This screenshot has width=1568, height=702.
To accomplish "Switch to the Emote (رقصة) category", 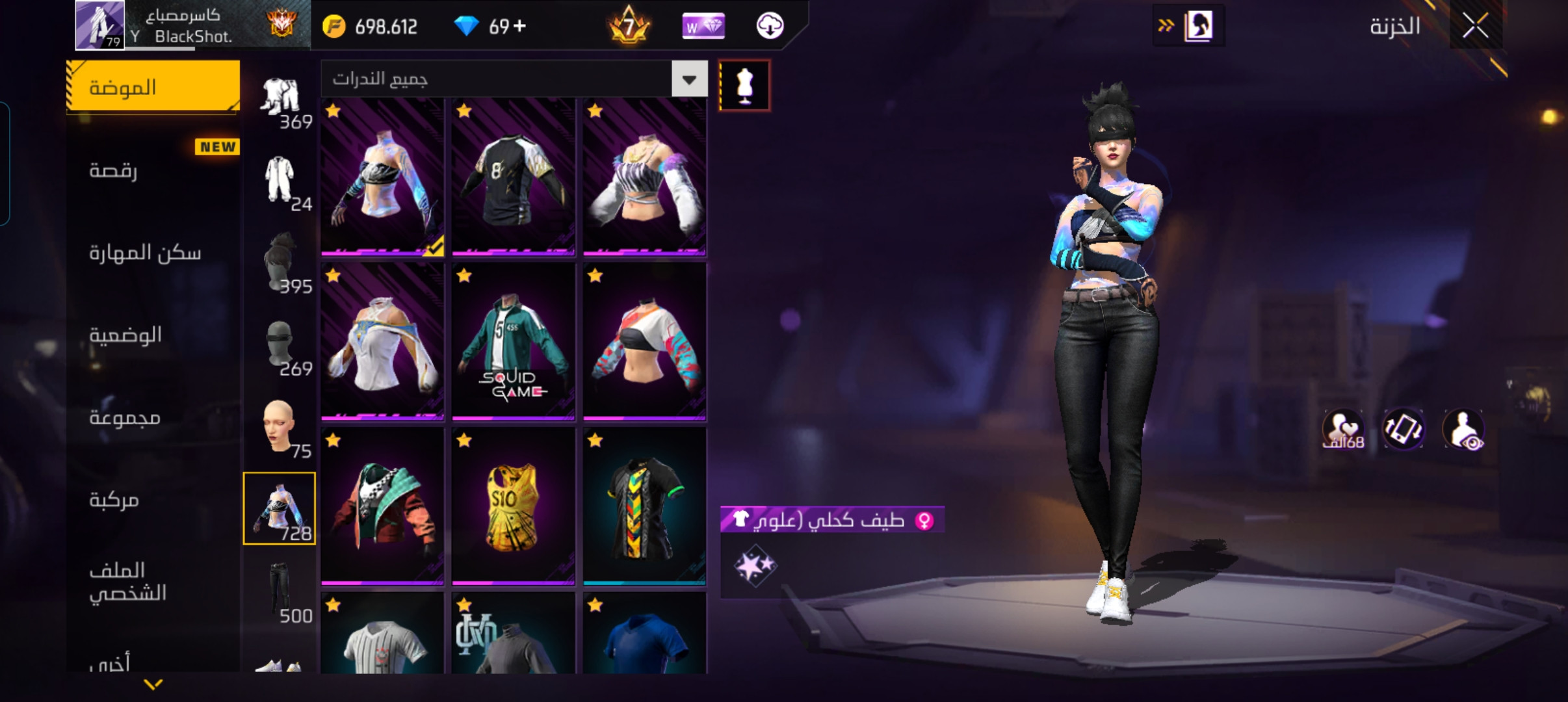I will pyautogui.click(x=153, y=170).
